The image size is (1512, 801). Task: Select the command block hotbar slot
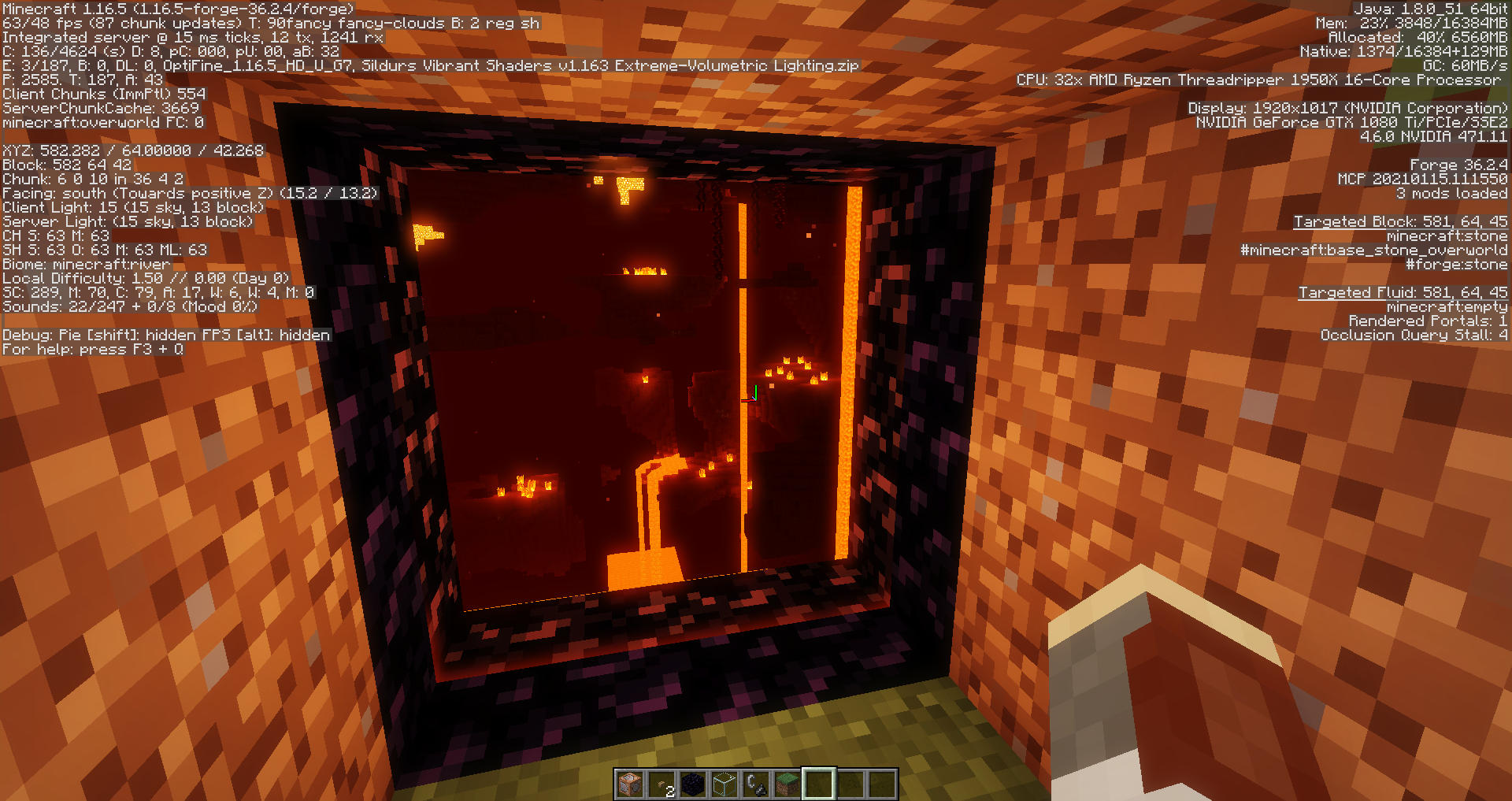coord(630,784)
